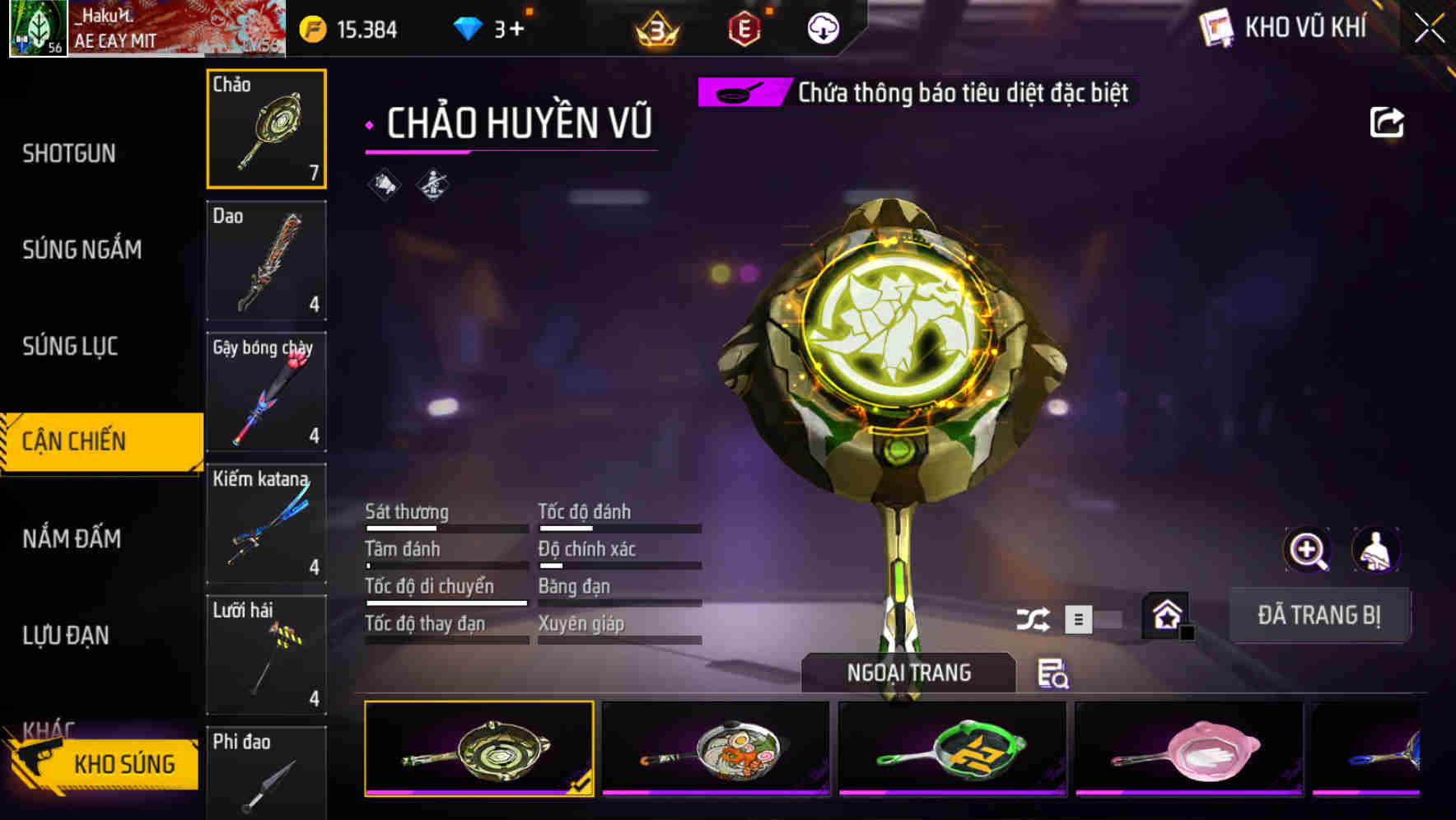Open the NGOẠI TRANG tab
This screenshot has width=1456, height=820.
point(910,672)
